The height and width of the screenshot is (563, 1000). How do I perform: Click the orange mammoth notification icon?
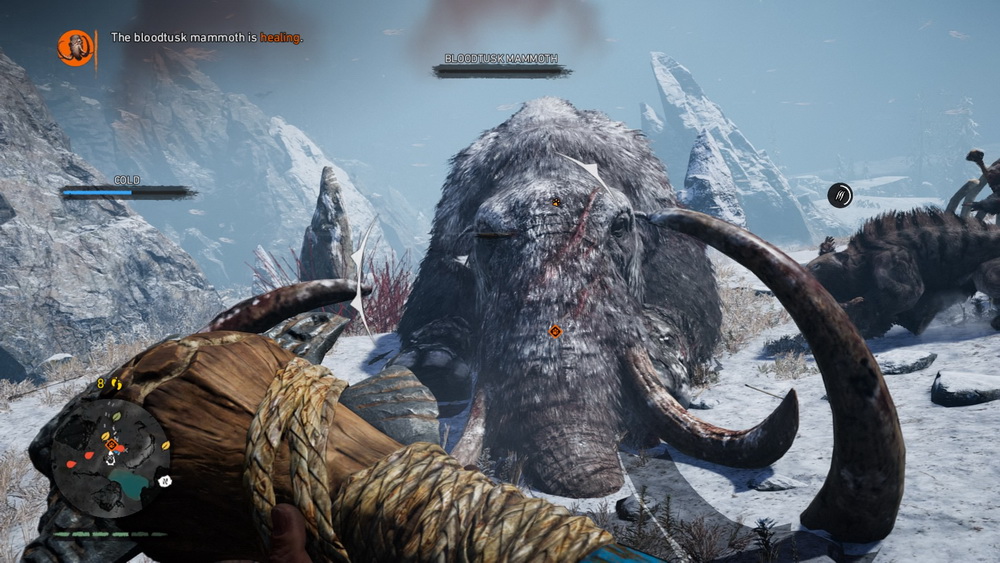click(x=75, y=47)
